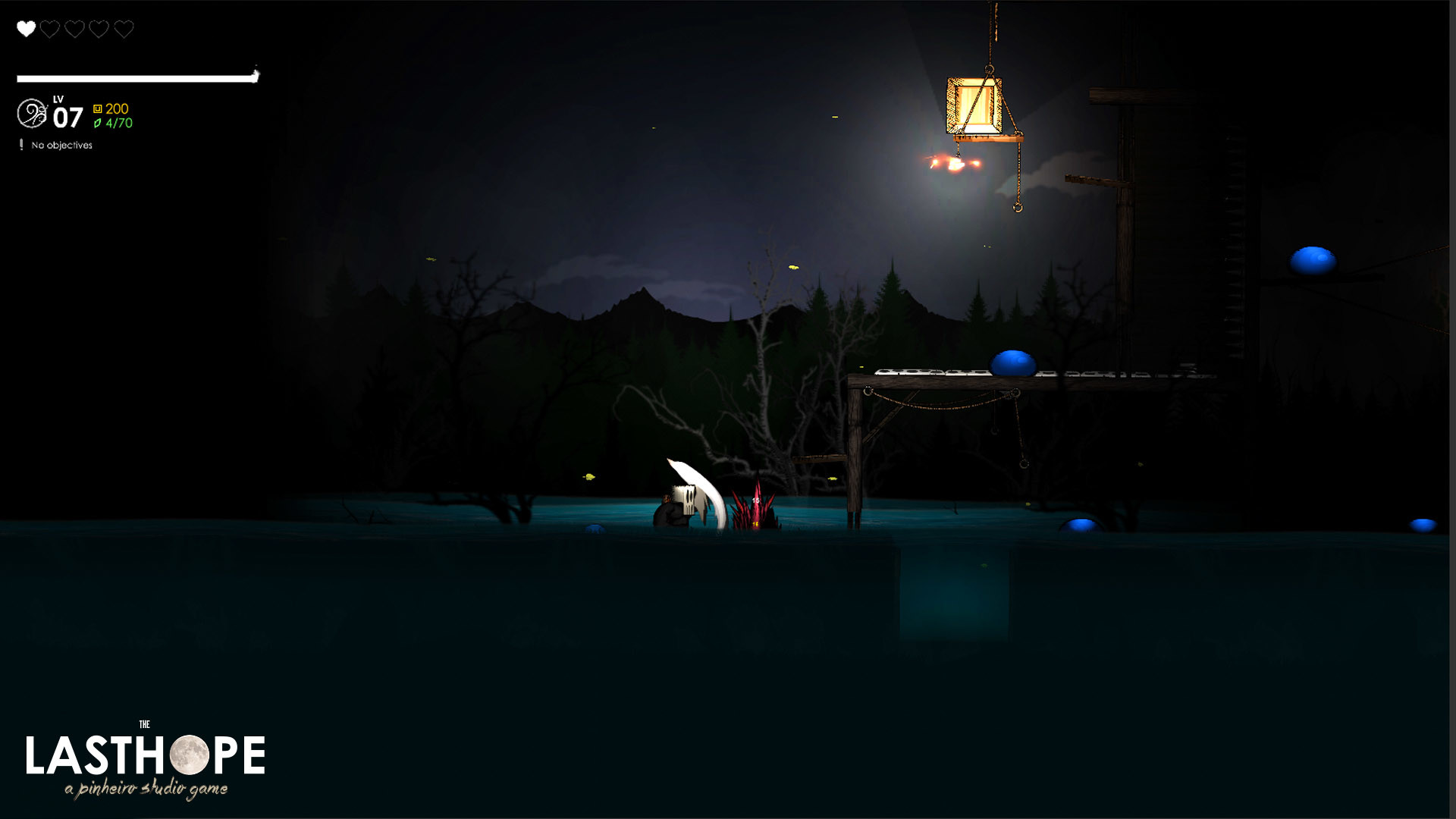Select the filled first heart icon

tap(25, 29)
